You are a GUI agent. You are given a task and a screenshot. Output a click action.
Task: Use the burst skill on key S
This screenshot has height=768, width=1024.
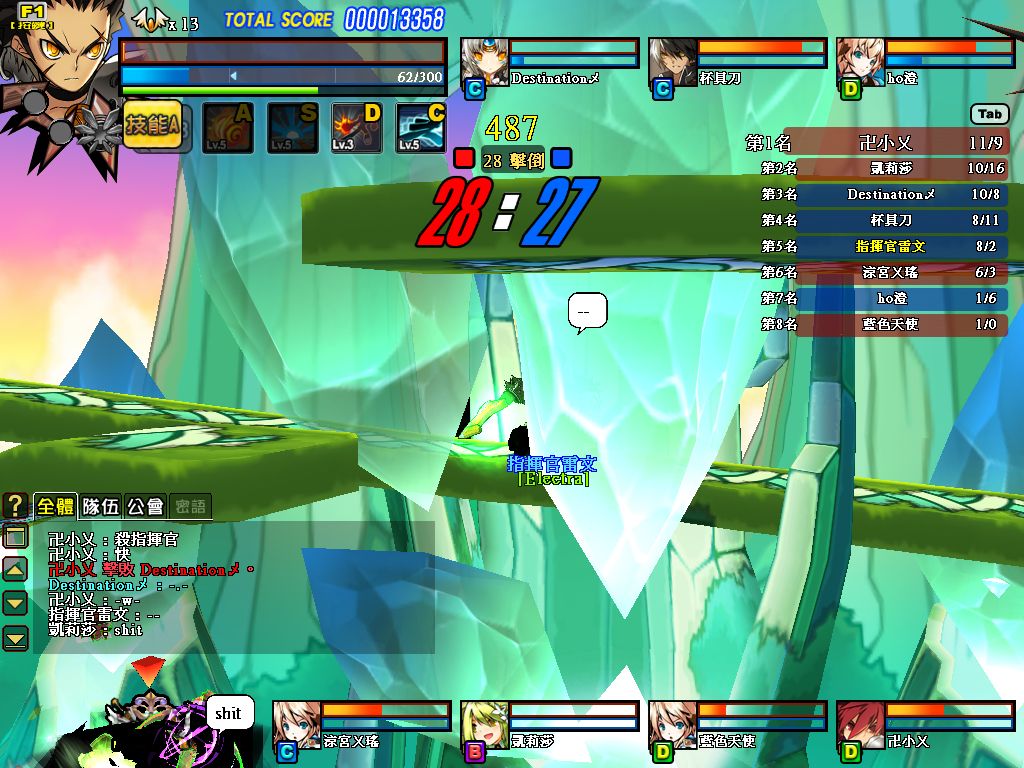point(292,128)
